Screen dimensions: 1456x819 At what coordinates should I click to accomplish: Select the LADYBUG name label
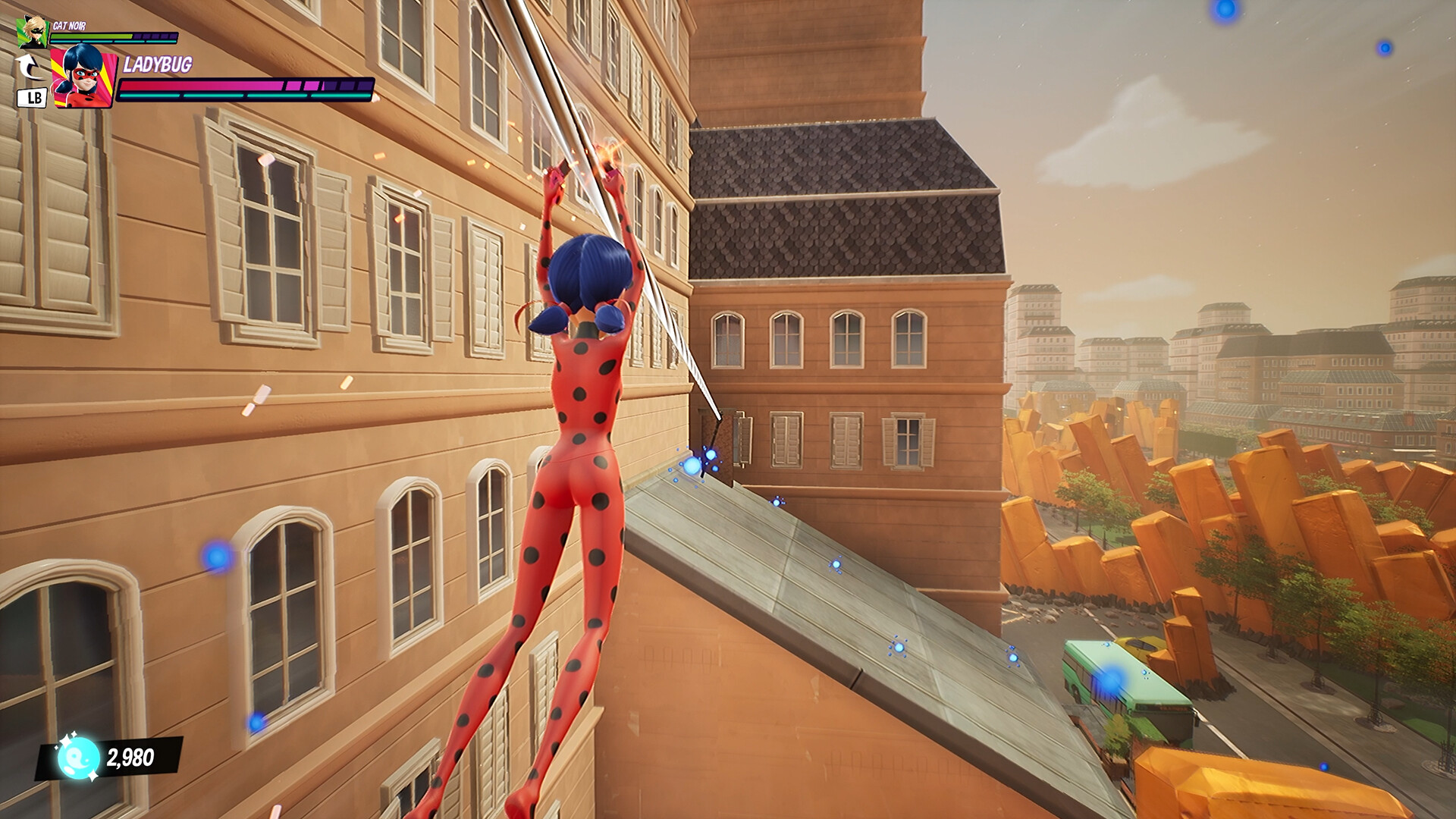[157, 64]
